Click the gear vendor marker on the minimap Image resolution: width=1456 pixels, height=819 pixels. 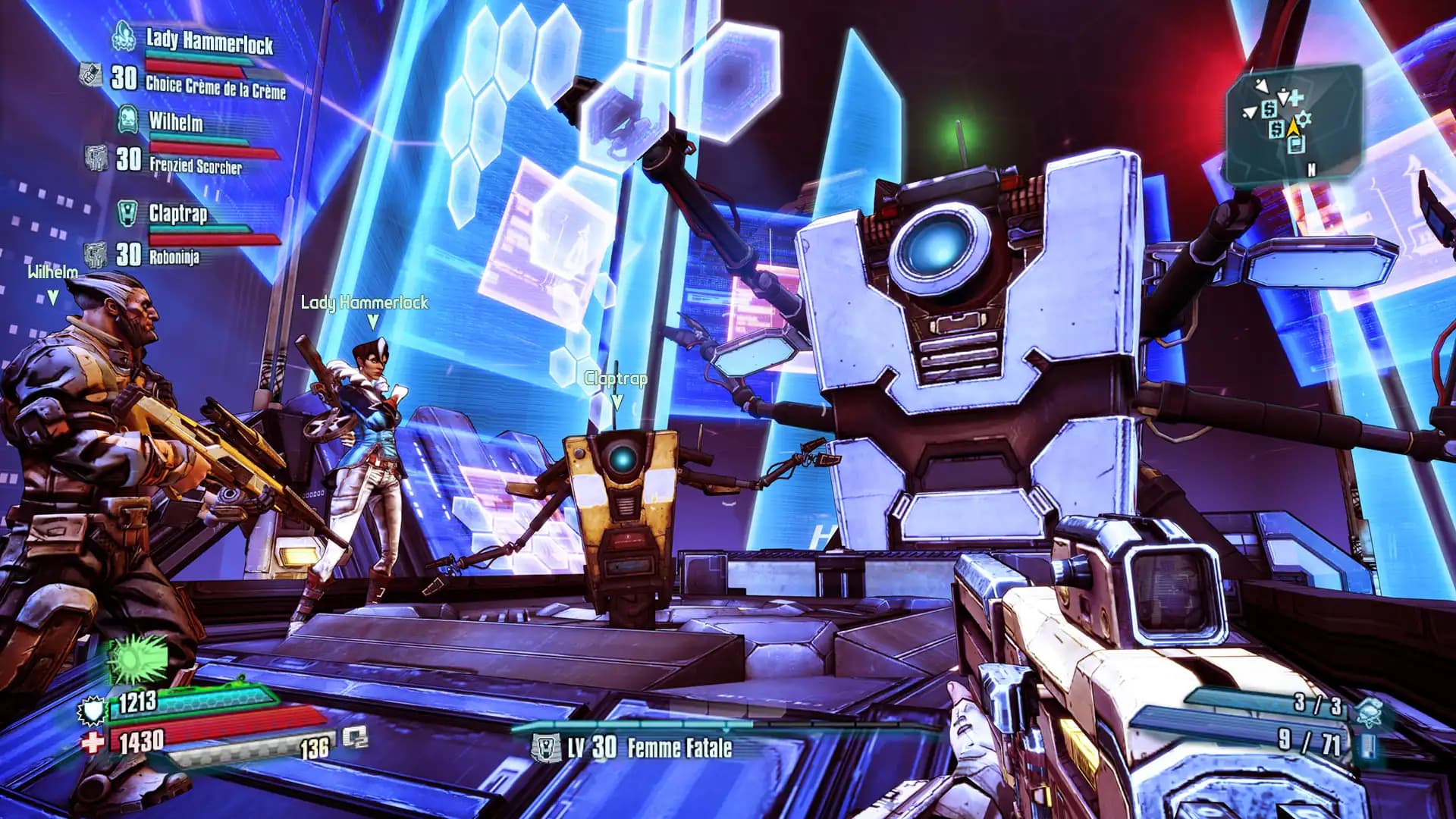[x=1304, y=118]
